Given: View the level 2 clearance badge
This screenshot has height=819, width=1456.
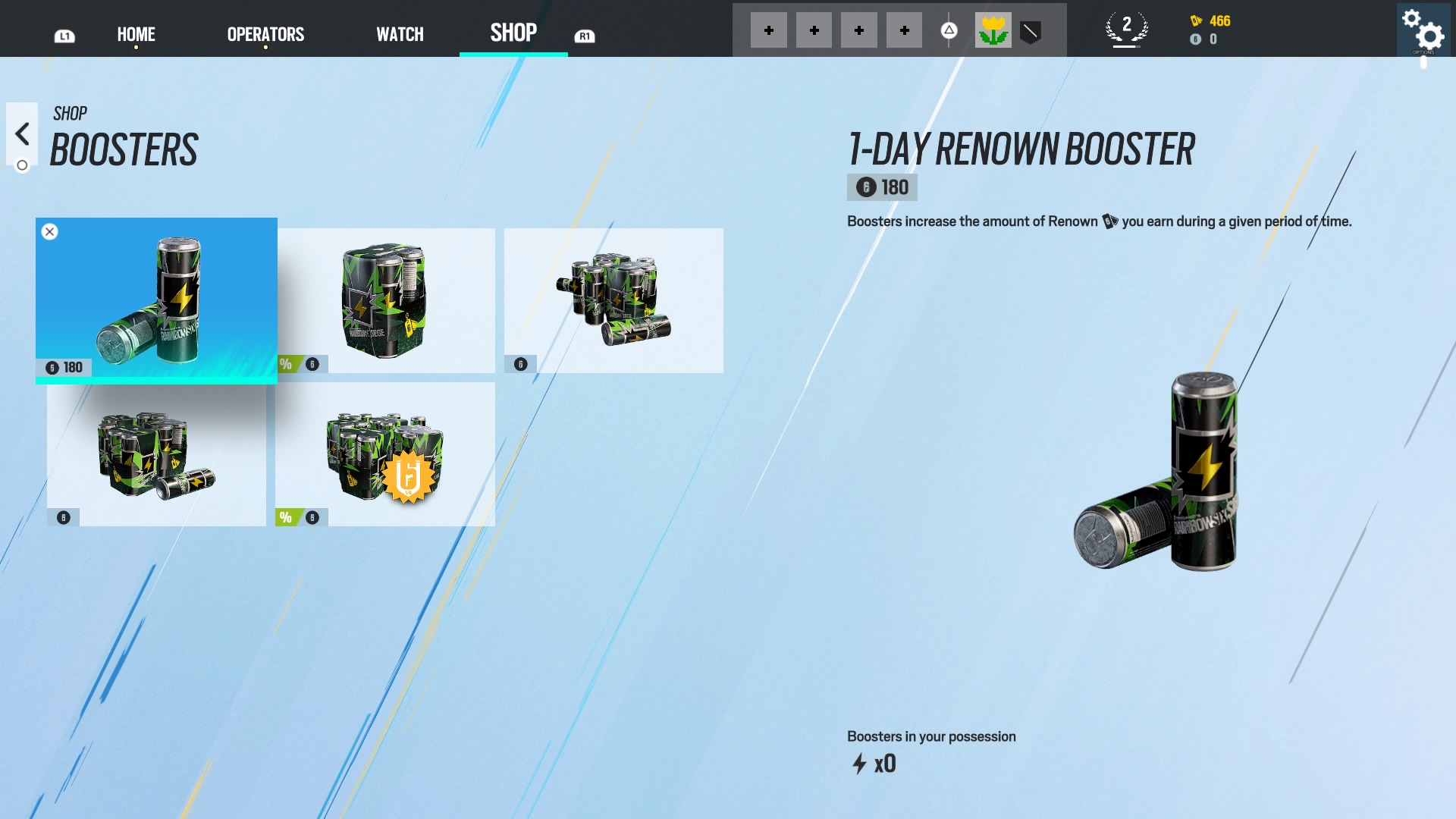Looking at the screenshot, I should [1126, 30].
